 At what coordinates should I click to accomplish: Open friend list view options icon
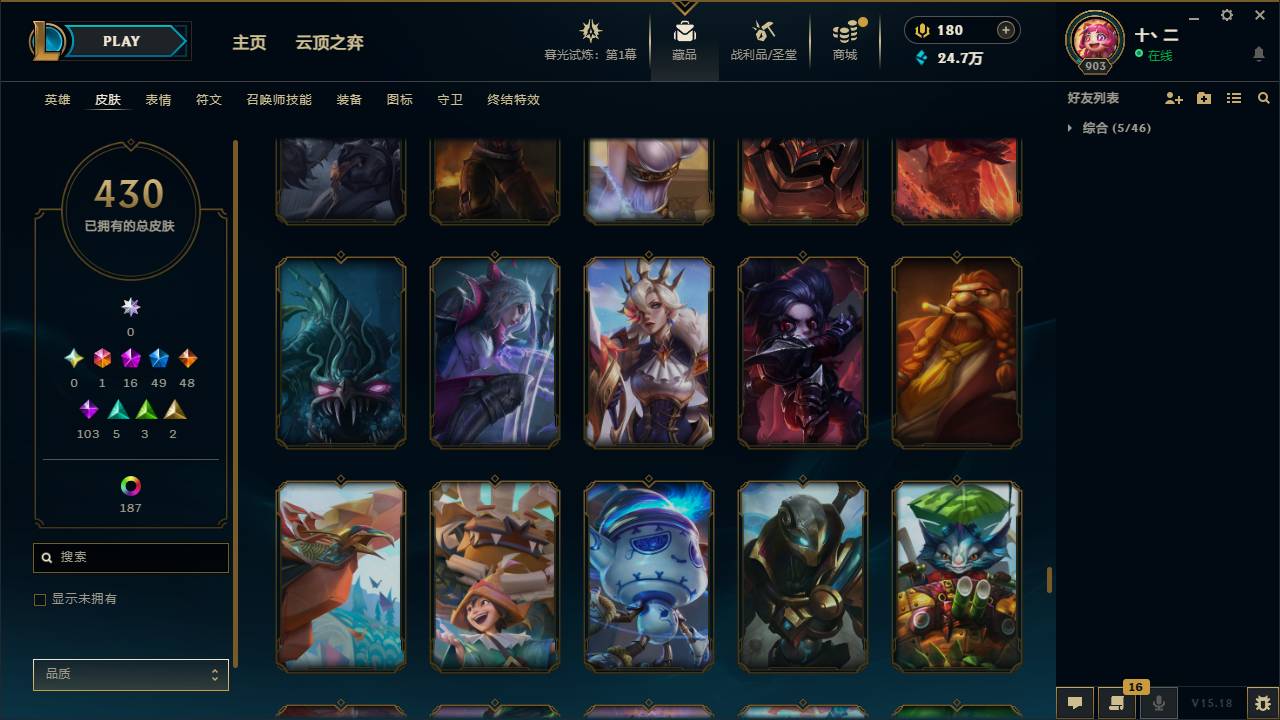[x=1234, y=97]
